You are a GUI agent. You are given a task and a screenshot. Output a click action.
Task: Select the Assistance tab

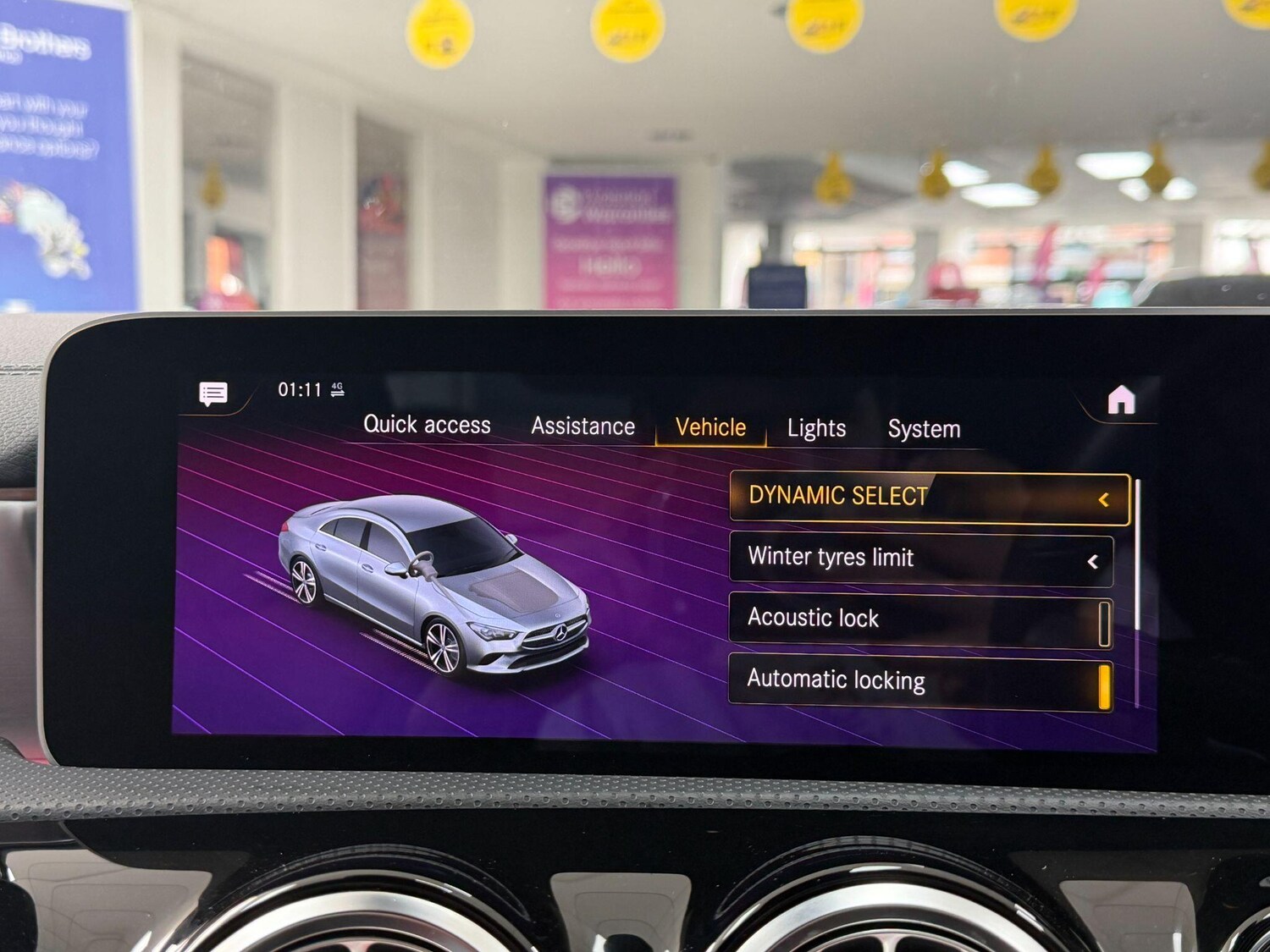pyautogui.click(x=583, y=426)
